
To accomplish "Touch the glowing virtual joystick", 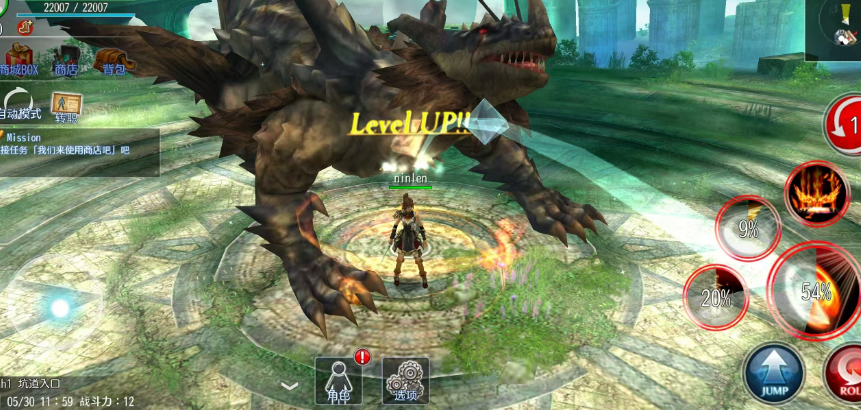I will point(60,308).
